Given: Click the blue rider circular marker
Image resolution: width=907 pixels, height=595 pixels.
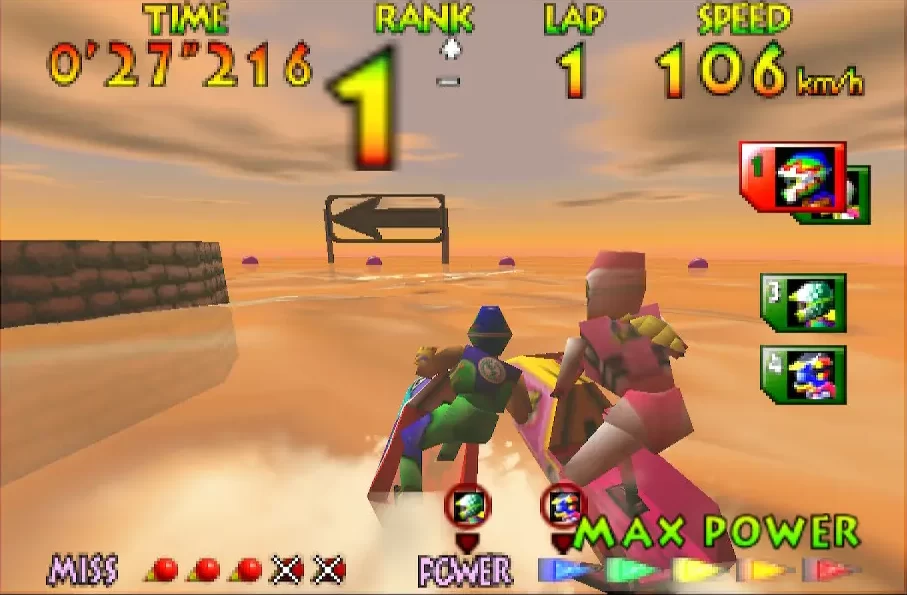Looking at the screenshot, I should coord(563,506).
